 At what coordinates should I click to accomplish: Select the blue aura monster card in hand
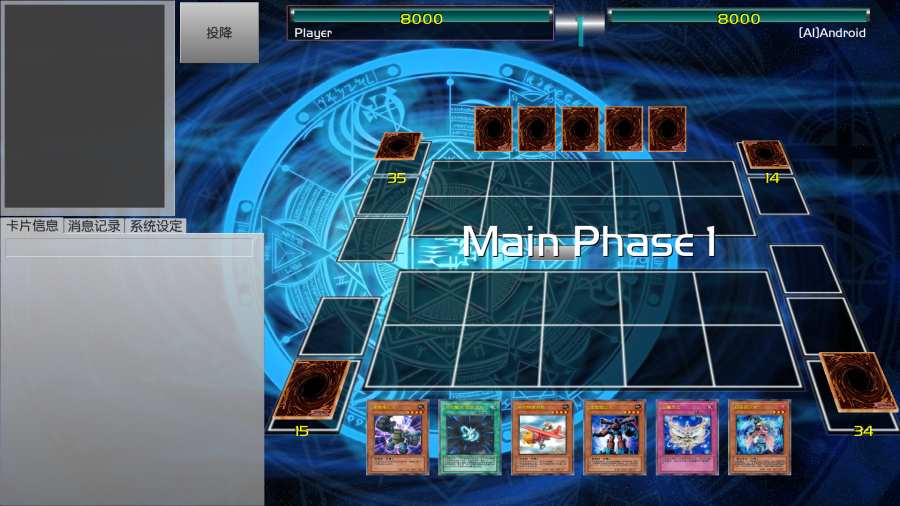click(x=759, y=437)
